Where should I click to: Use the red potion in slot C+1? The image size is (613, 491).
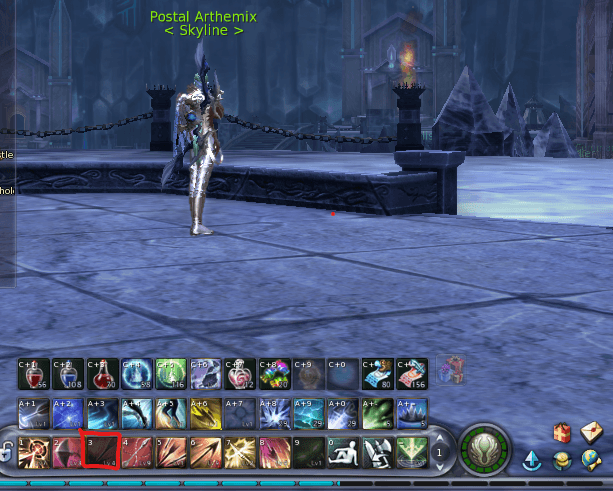(x=33, y=373)
